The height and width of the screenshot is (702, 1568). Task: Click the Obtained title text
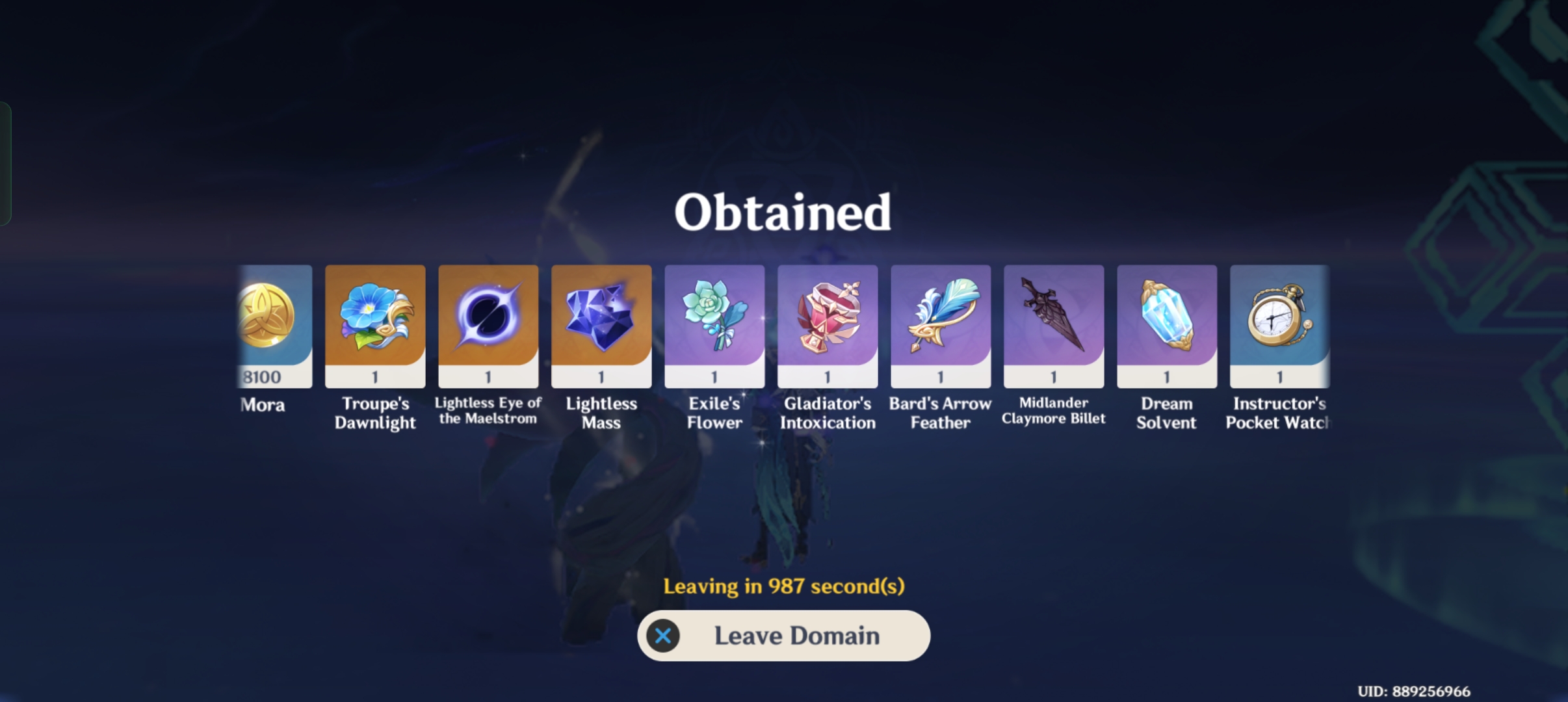pos(783,211)
